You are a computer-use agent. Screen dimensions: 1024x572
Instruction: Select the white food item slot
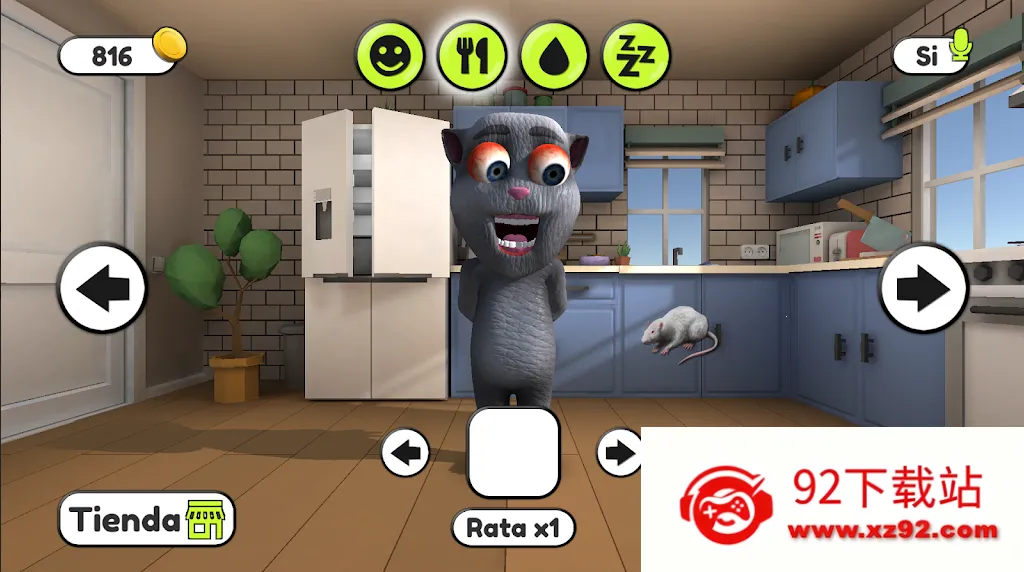click(513, 452)
